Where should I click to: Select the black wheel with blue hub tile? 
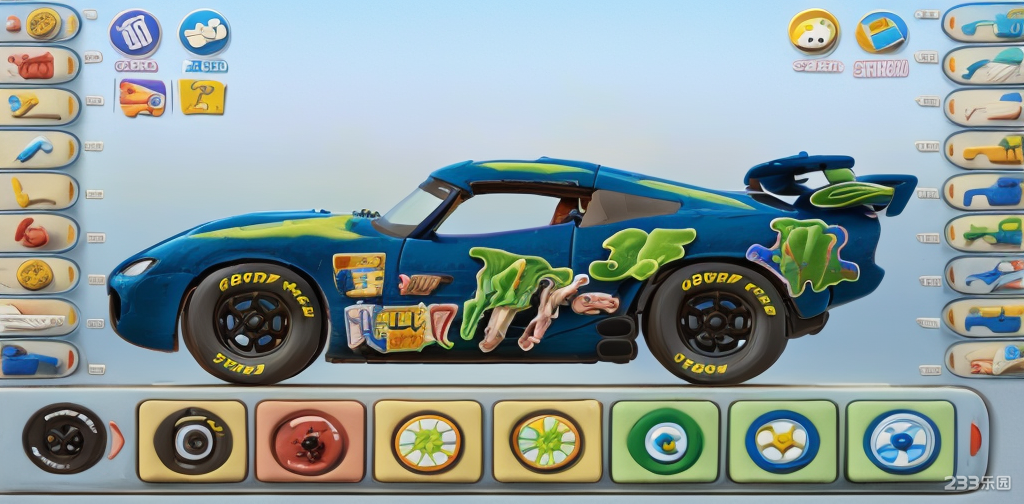pyautogui.click(x=192, y=440)
